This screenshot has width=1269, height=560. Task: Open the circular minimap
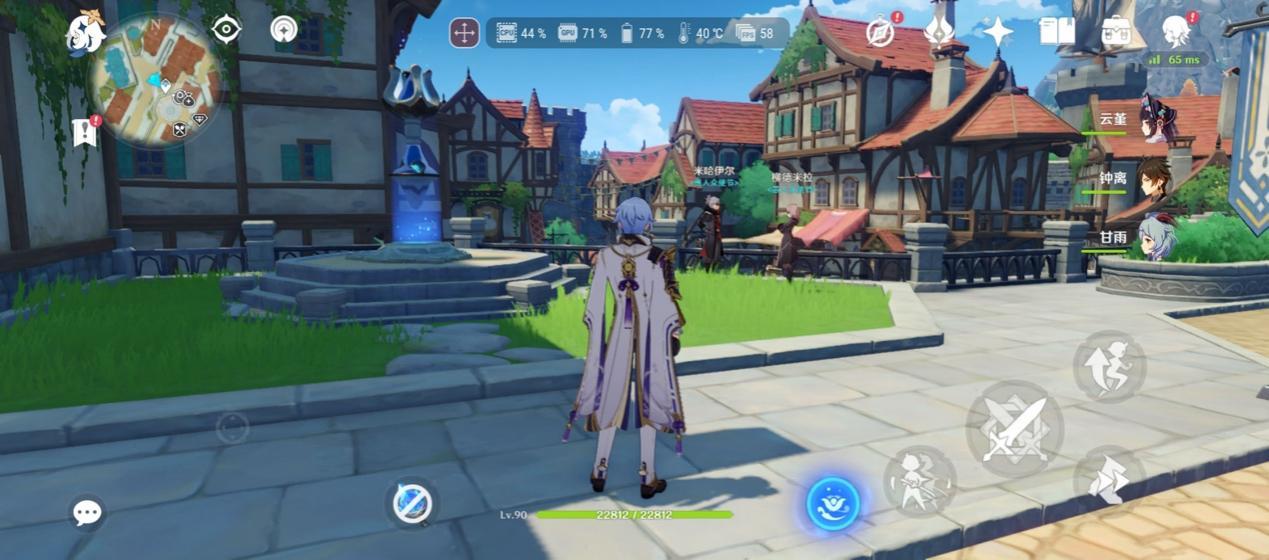pos(156,82)
